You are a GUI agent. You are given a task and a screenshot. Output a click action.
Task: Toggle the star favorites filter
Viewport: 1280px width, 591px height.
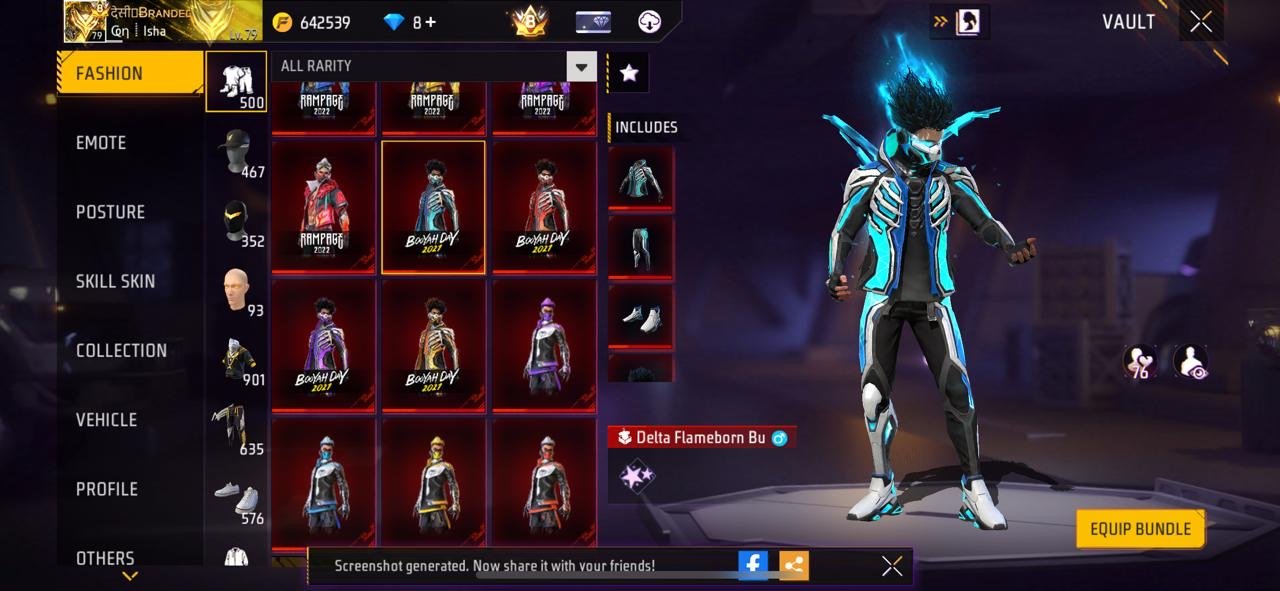(629, 72)
